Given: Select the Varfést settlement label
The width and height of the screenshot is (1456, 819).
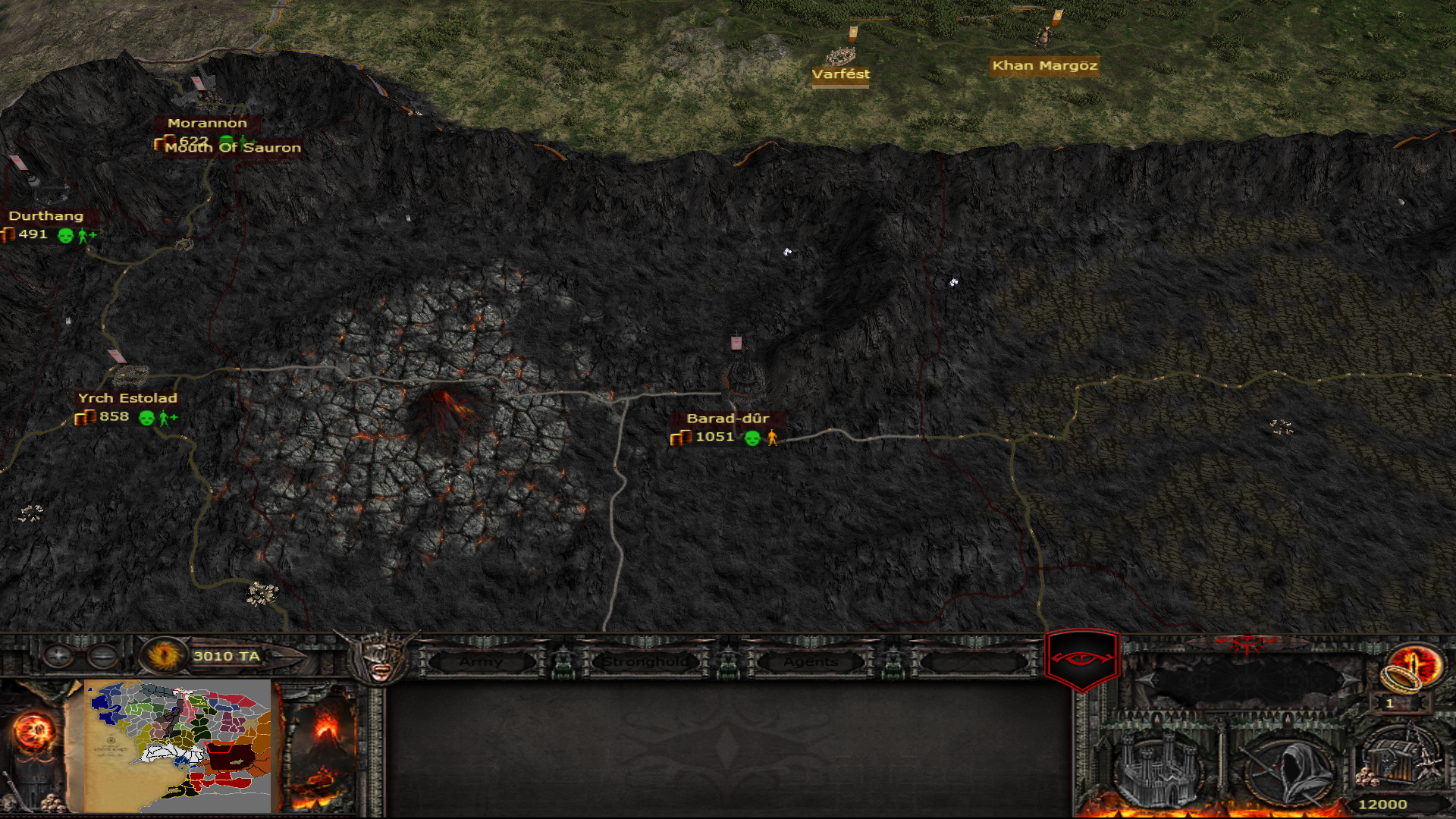Looking at the screenshot, I should click(840, 74).
